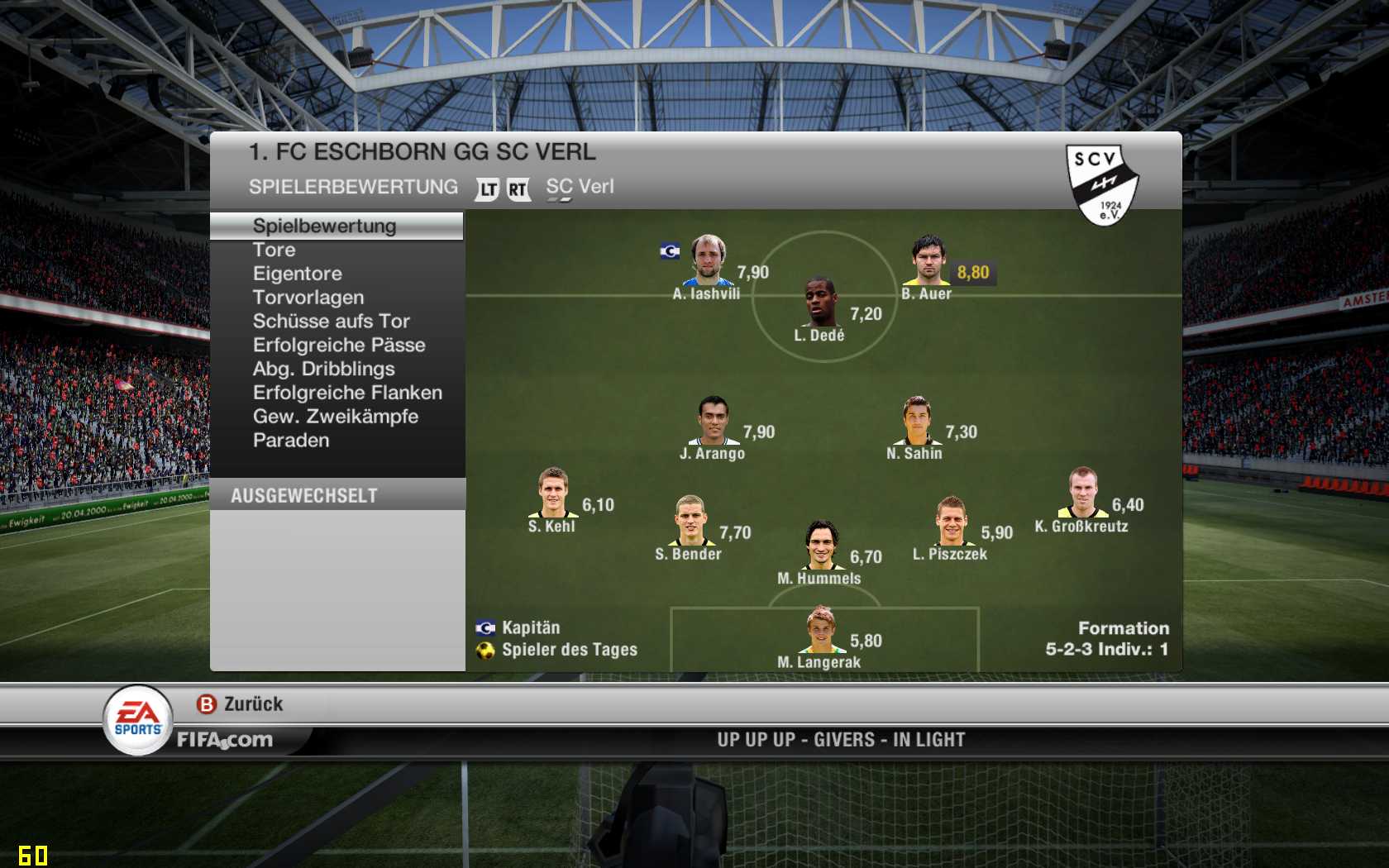The width and height of the screenshot is (1389, 868).
Task: Click K. Großkreutz's portrait
Action: click(1082, 493)
